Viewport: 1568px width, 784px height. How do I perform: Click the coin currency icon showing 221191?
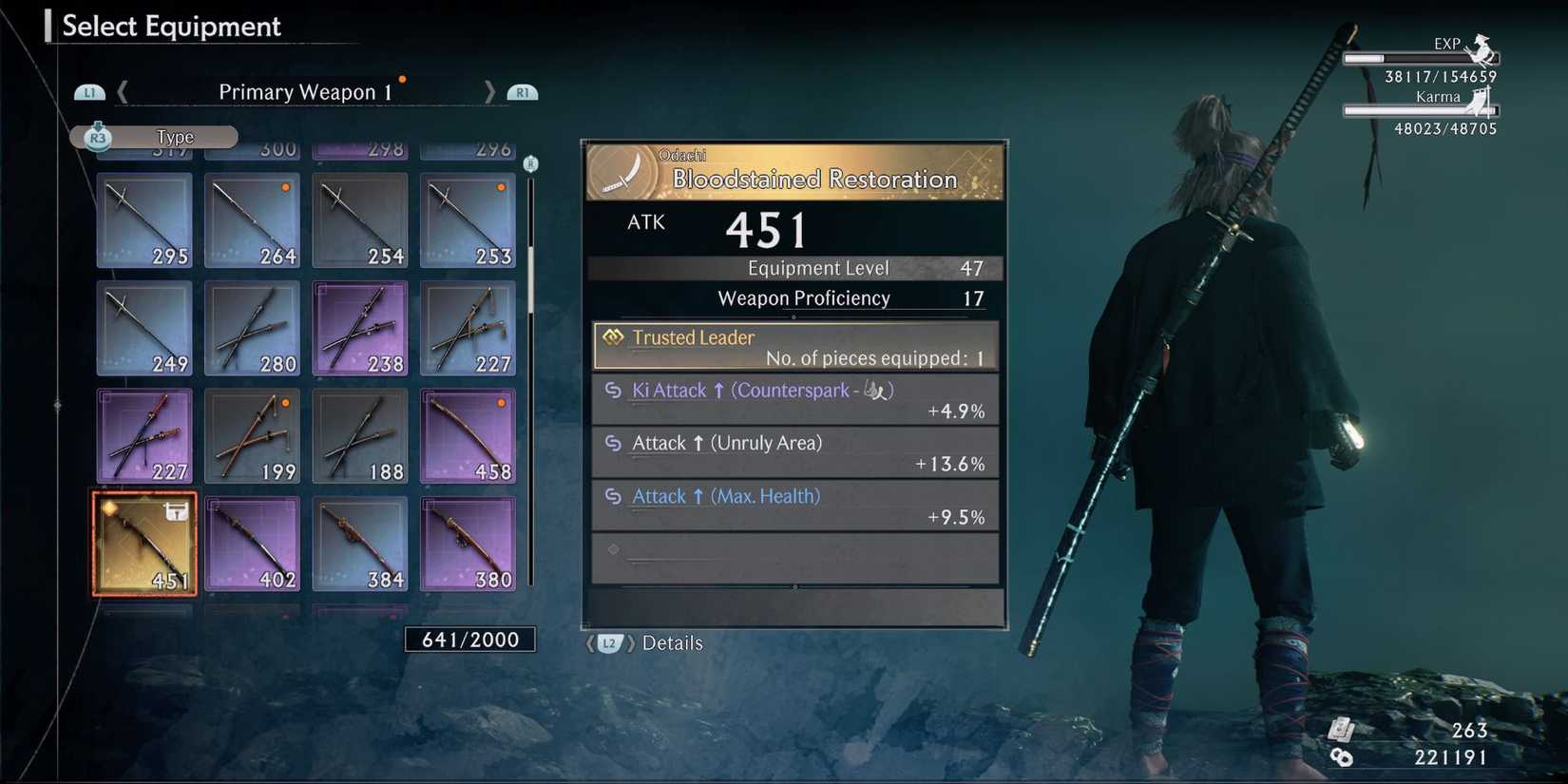pyautogui.click(x=1343, y=758)
